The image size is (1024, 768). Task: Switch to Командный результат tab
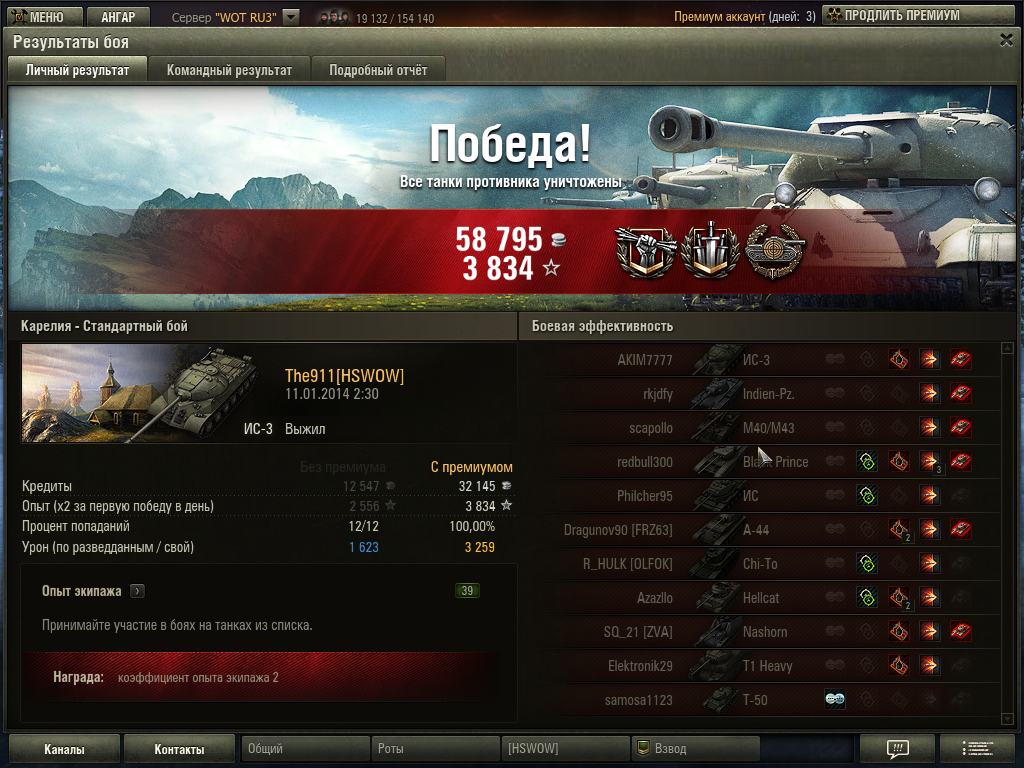pyautogui.click(x=229, y=70)
